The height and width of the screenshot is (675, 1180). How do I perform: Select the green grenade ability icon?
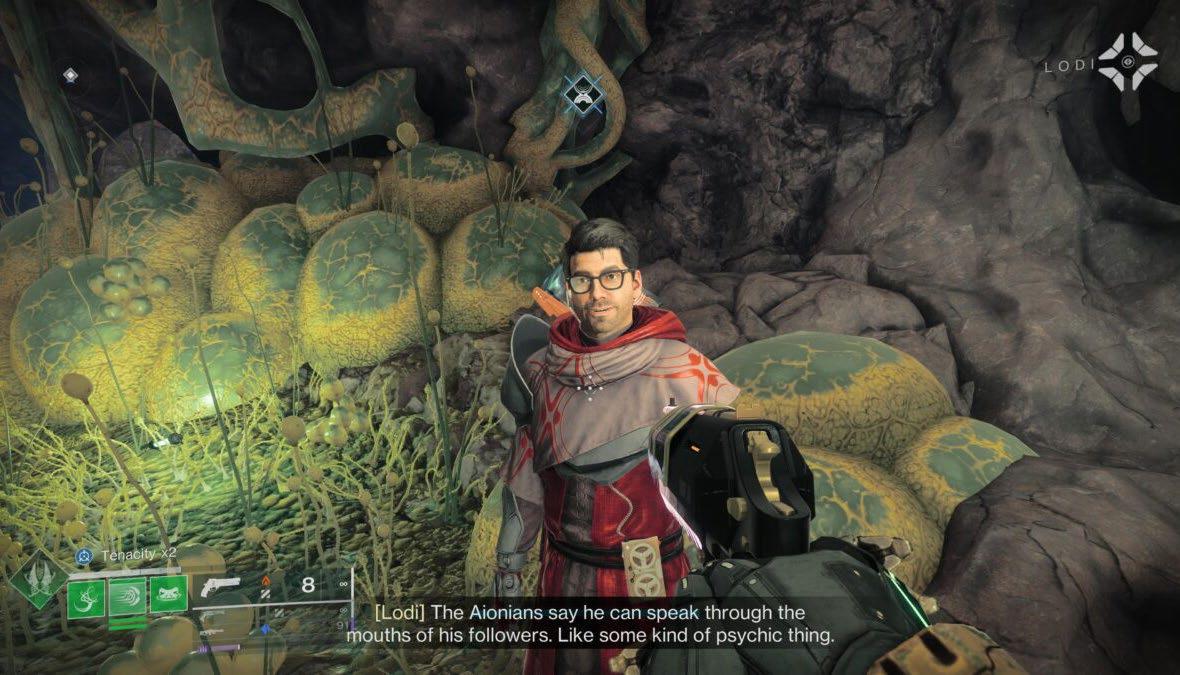86,598
